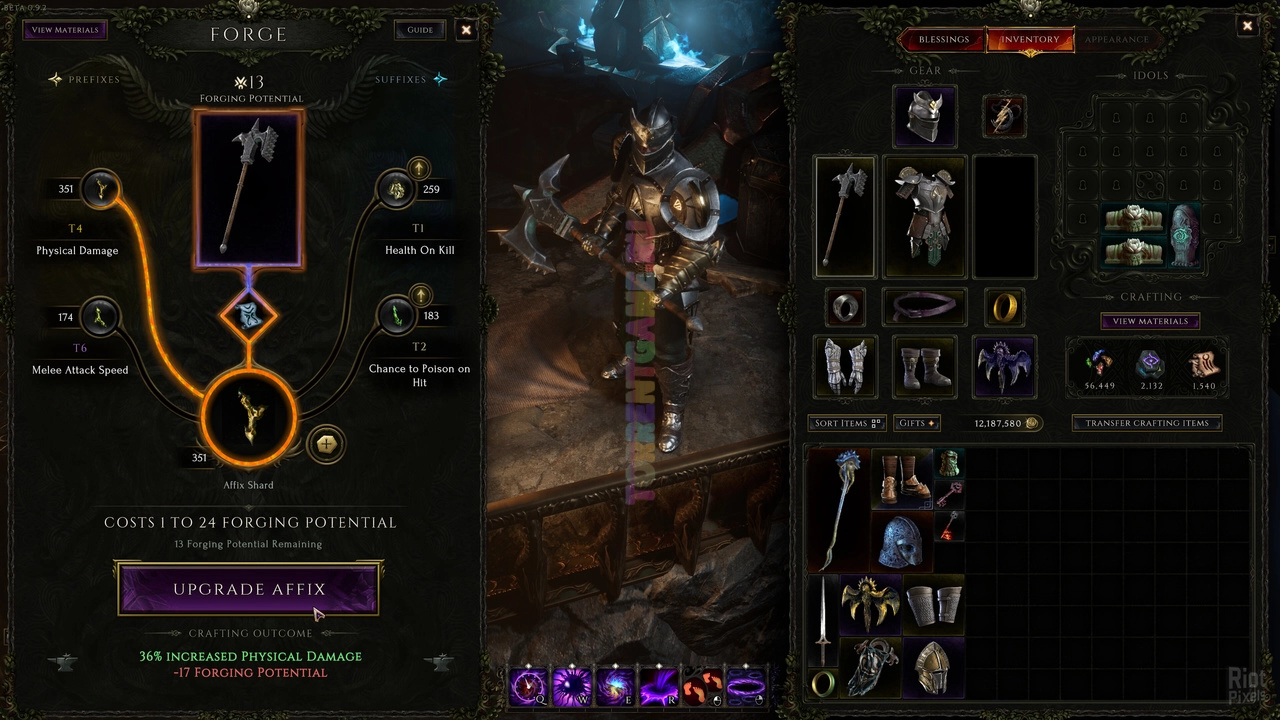Select the Physical Damage affix node
The image size is (1280, 720).
(x=100, y=189)
